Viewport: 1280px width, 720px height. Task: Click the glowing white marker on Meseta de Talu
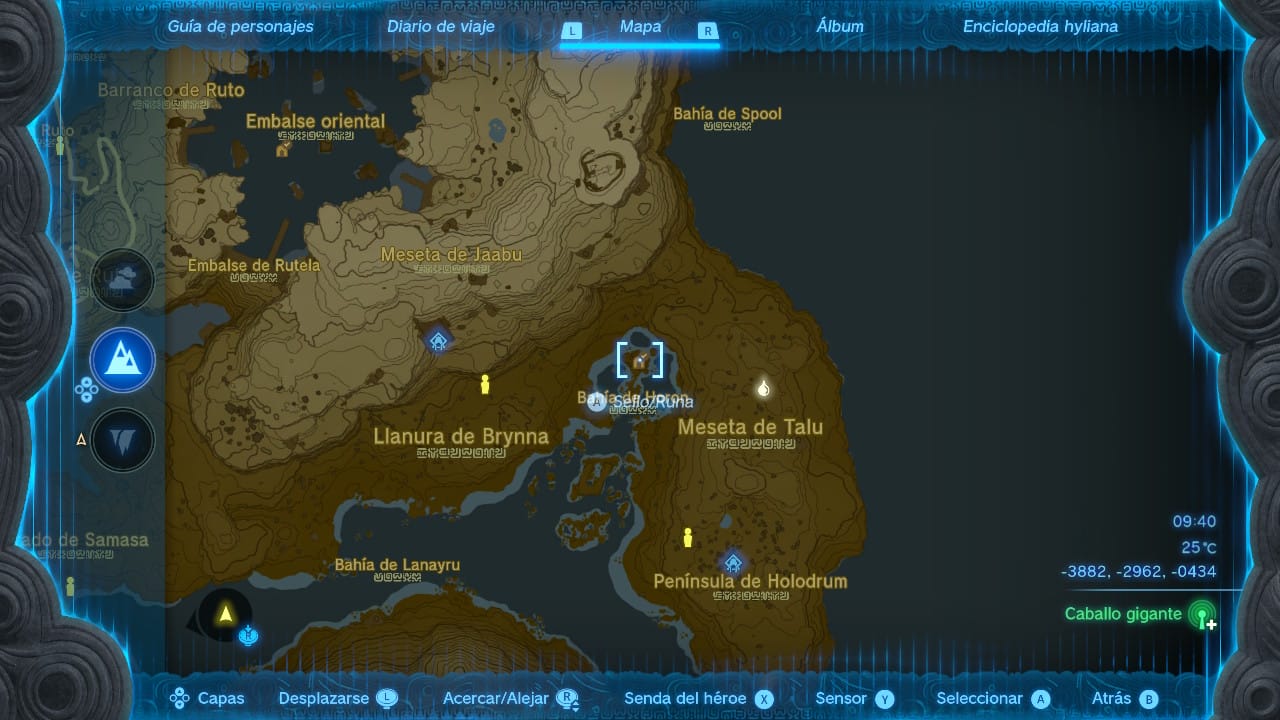click(x=764, y=388)
